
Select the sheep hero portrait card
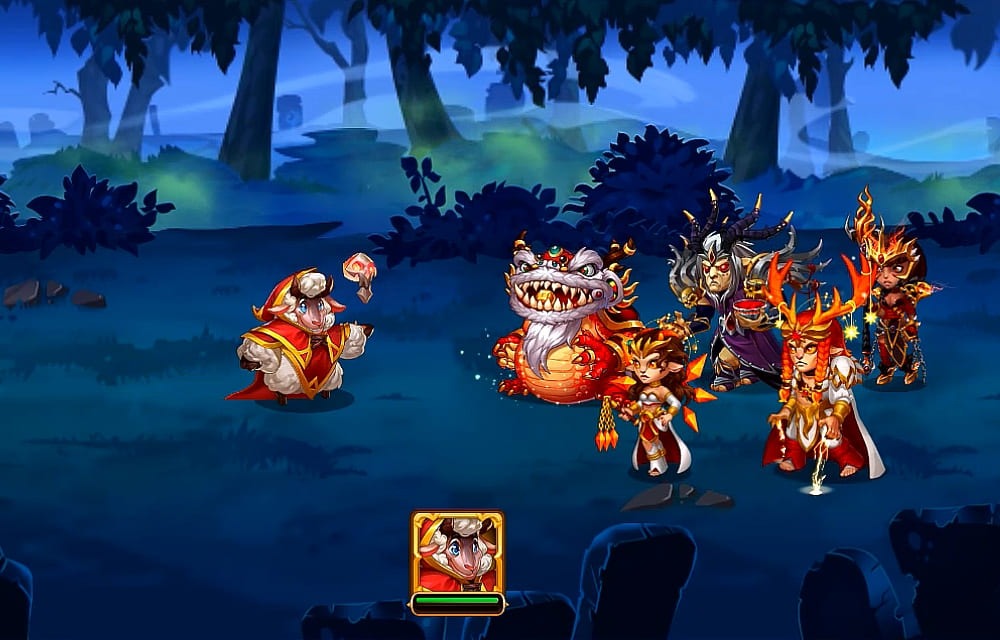(457, 553)
